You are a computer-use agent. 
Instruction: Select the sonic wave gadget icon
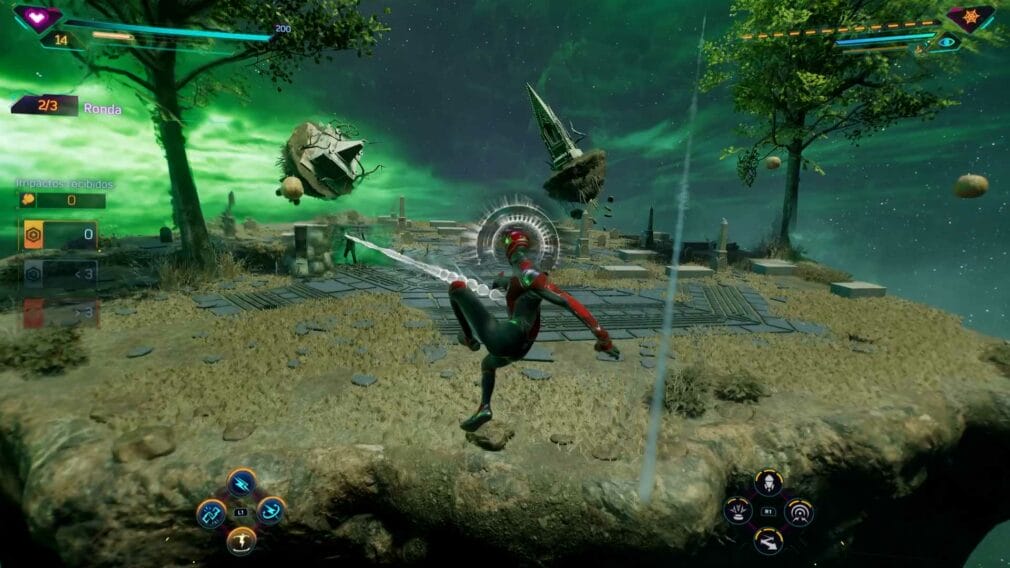point(798,512)
